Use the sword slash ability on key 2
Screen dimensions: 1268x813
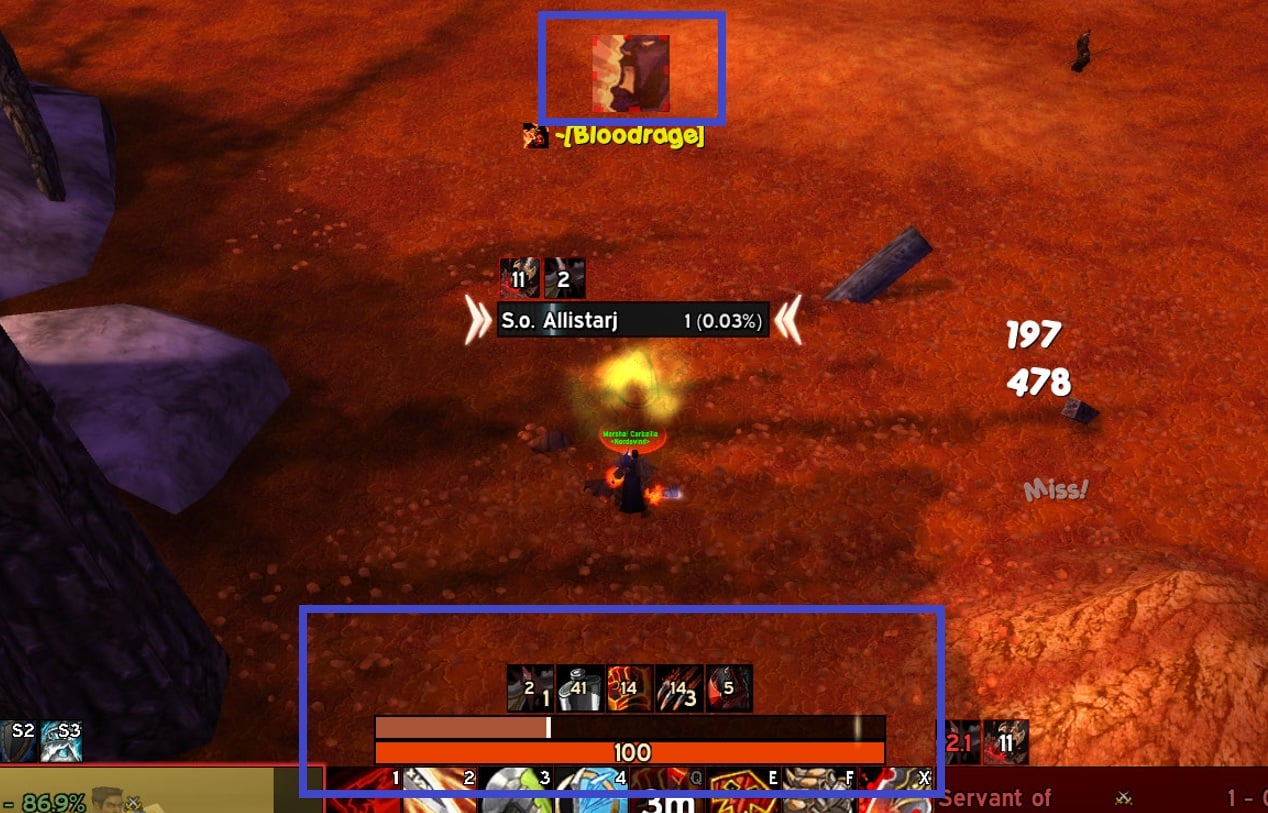(440, 792)
